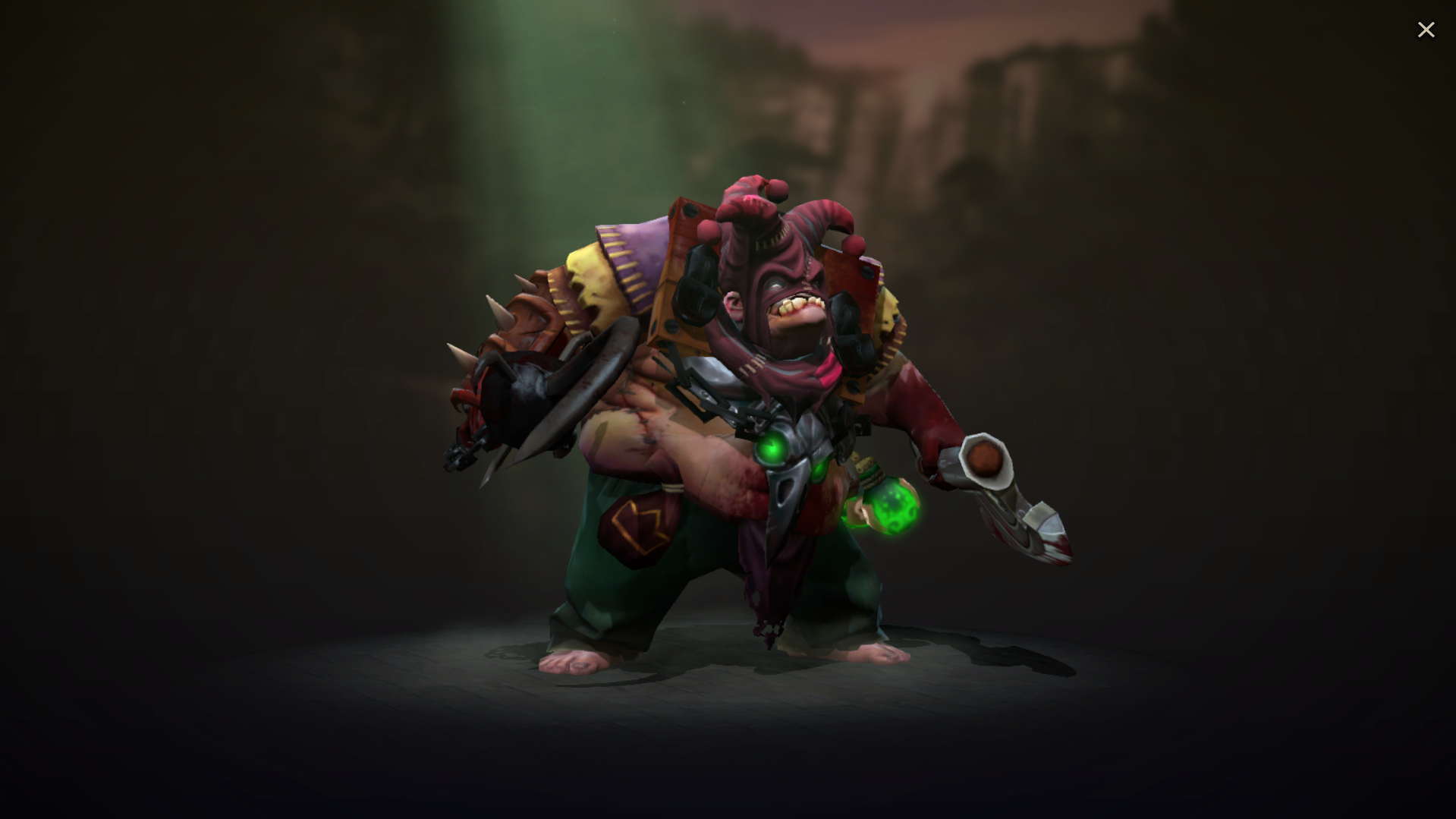Click the dark background beside the hero

tap(303, 380)
